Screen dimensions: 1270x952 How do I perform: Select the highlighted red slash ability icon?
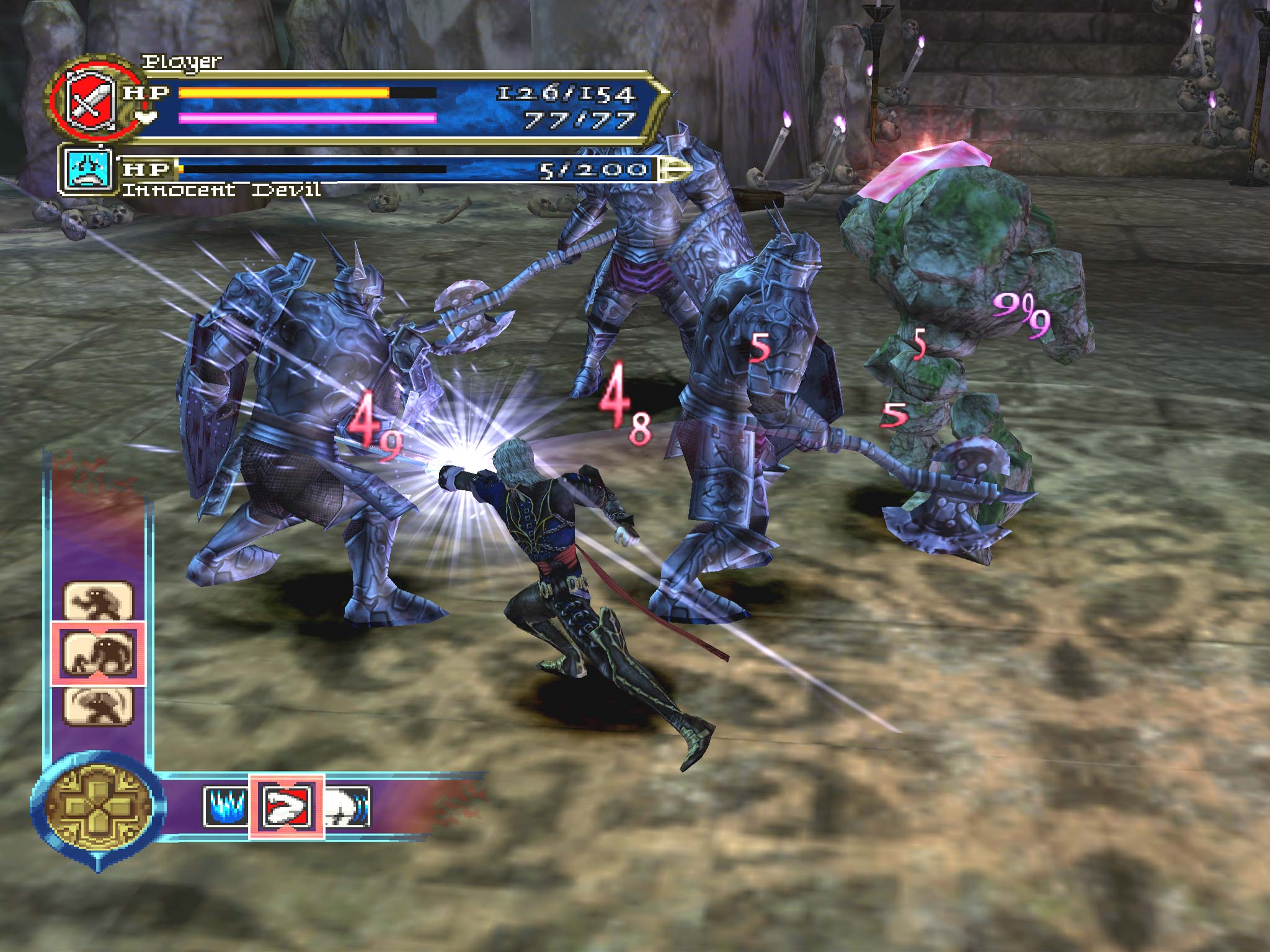286,806
